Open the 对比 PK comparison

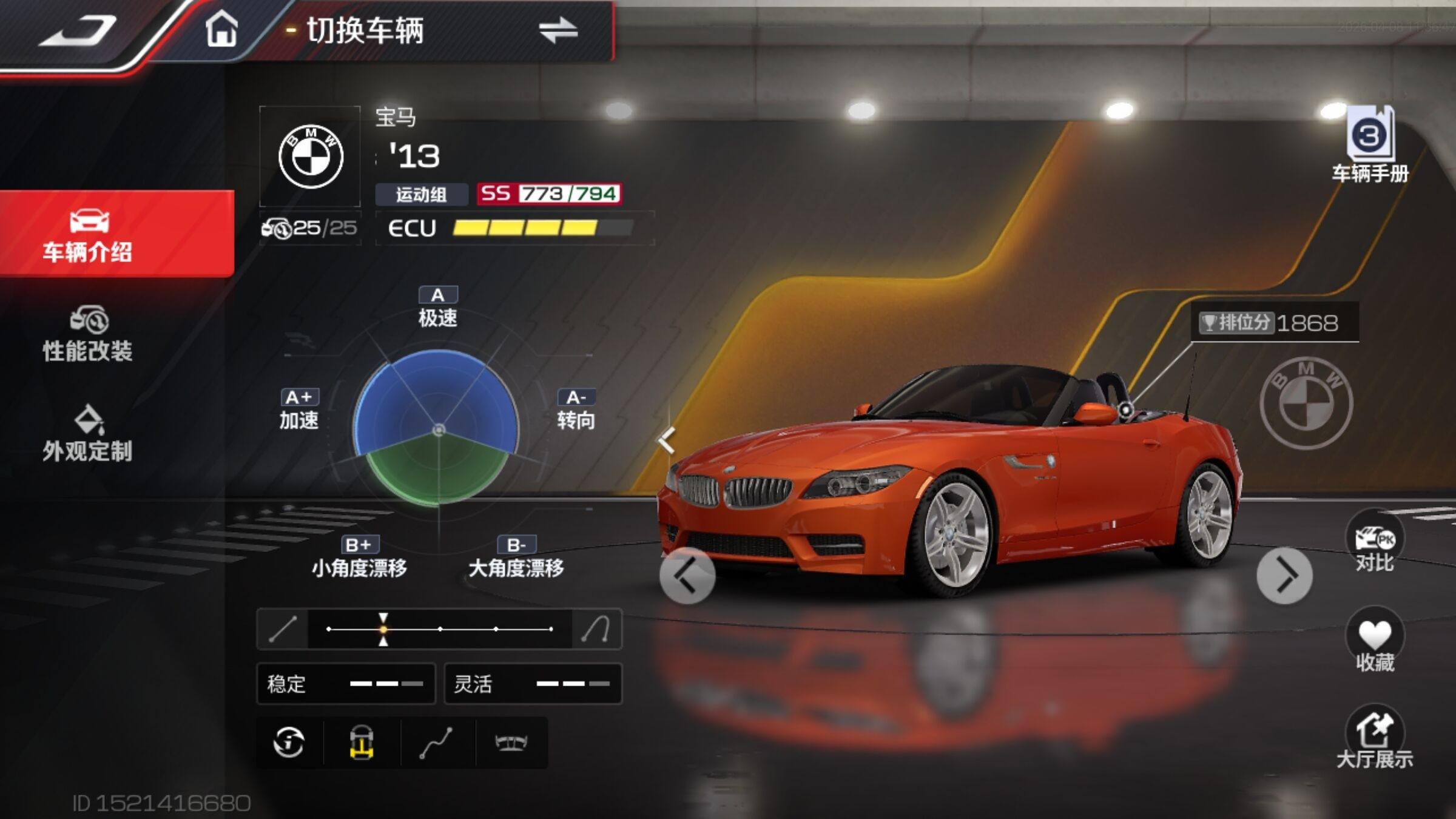[1374, 543]
